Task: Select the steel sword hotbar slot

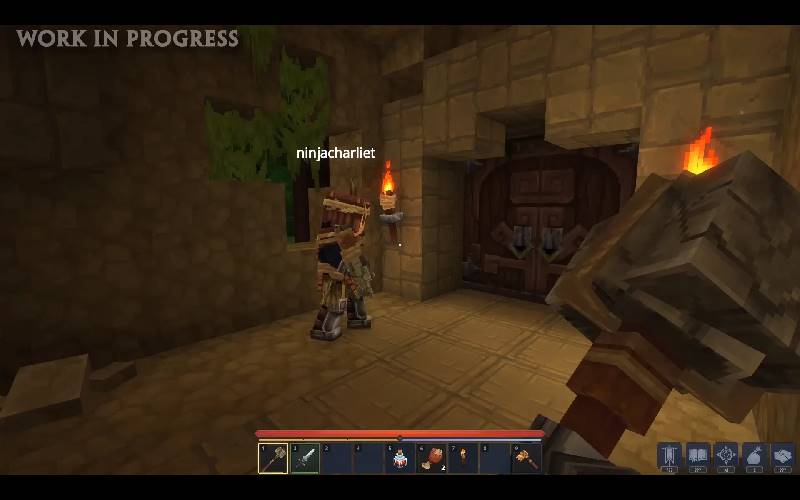Action: click(x=305, y=458)
